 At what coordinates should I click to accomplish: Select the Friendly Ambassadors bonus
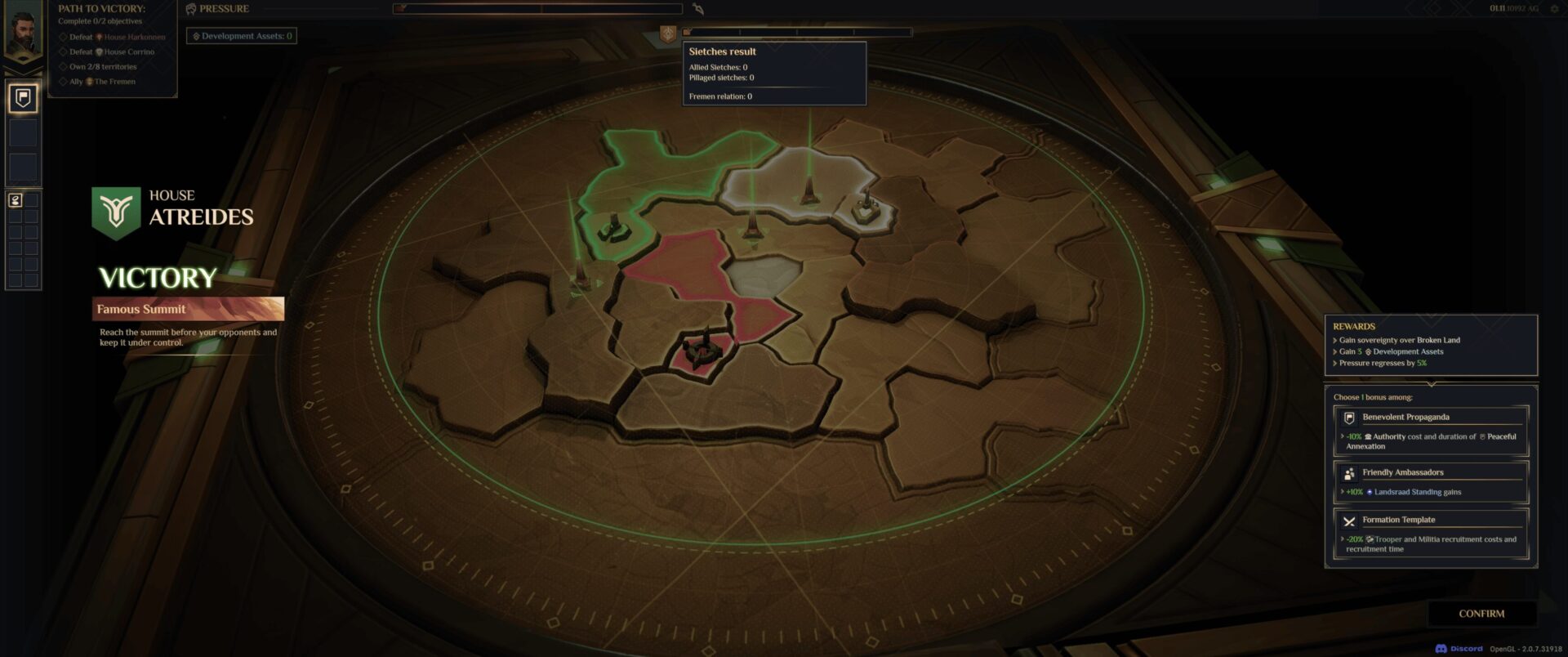click(1431, 481)
